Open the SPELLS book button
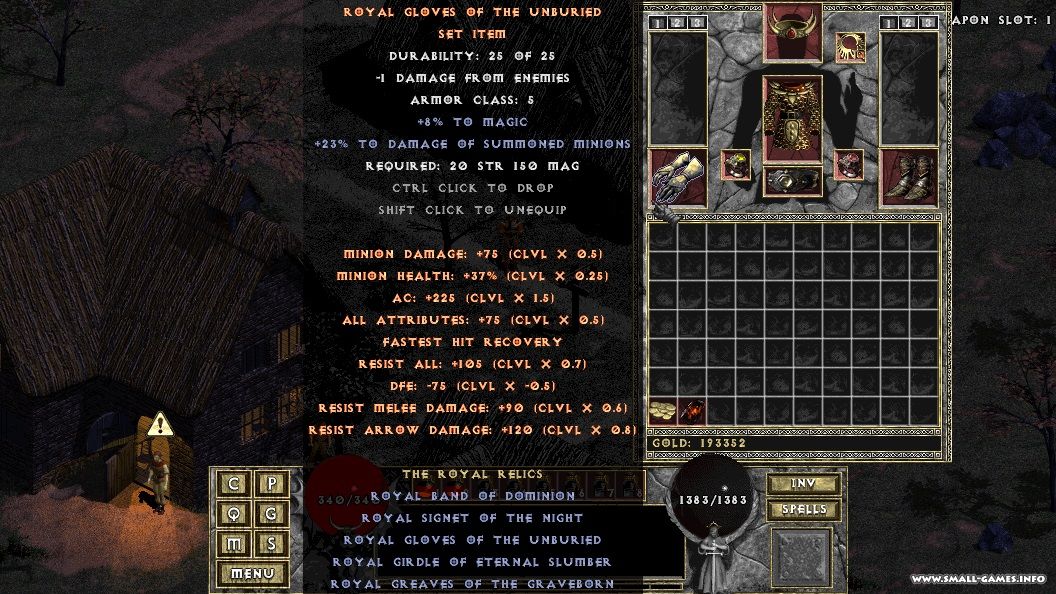This screenshot has height=594, width=1056. coord(803,509)
